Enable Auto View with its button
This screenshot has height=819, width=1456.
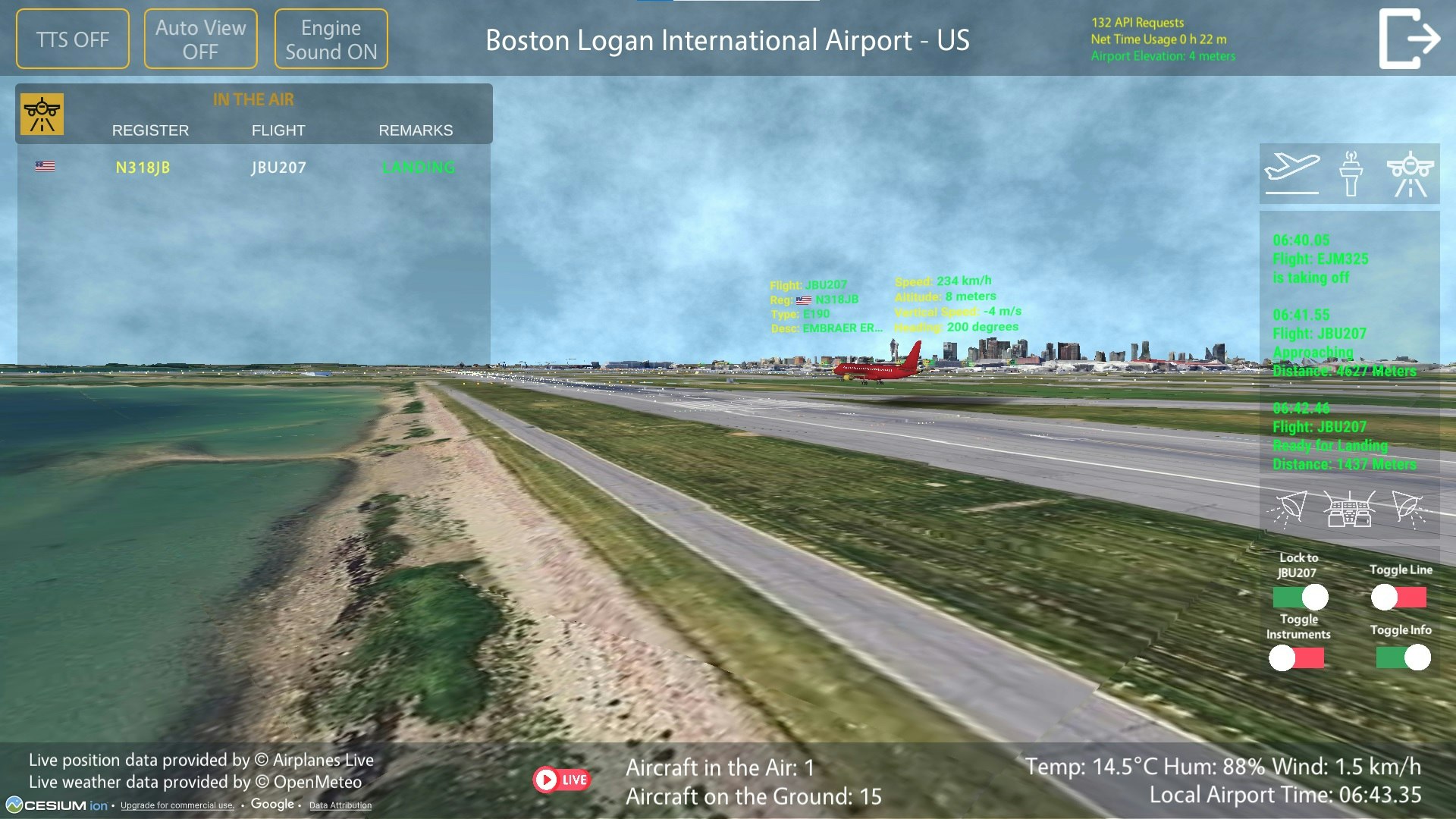click(200, 38)
